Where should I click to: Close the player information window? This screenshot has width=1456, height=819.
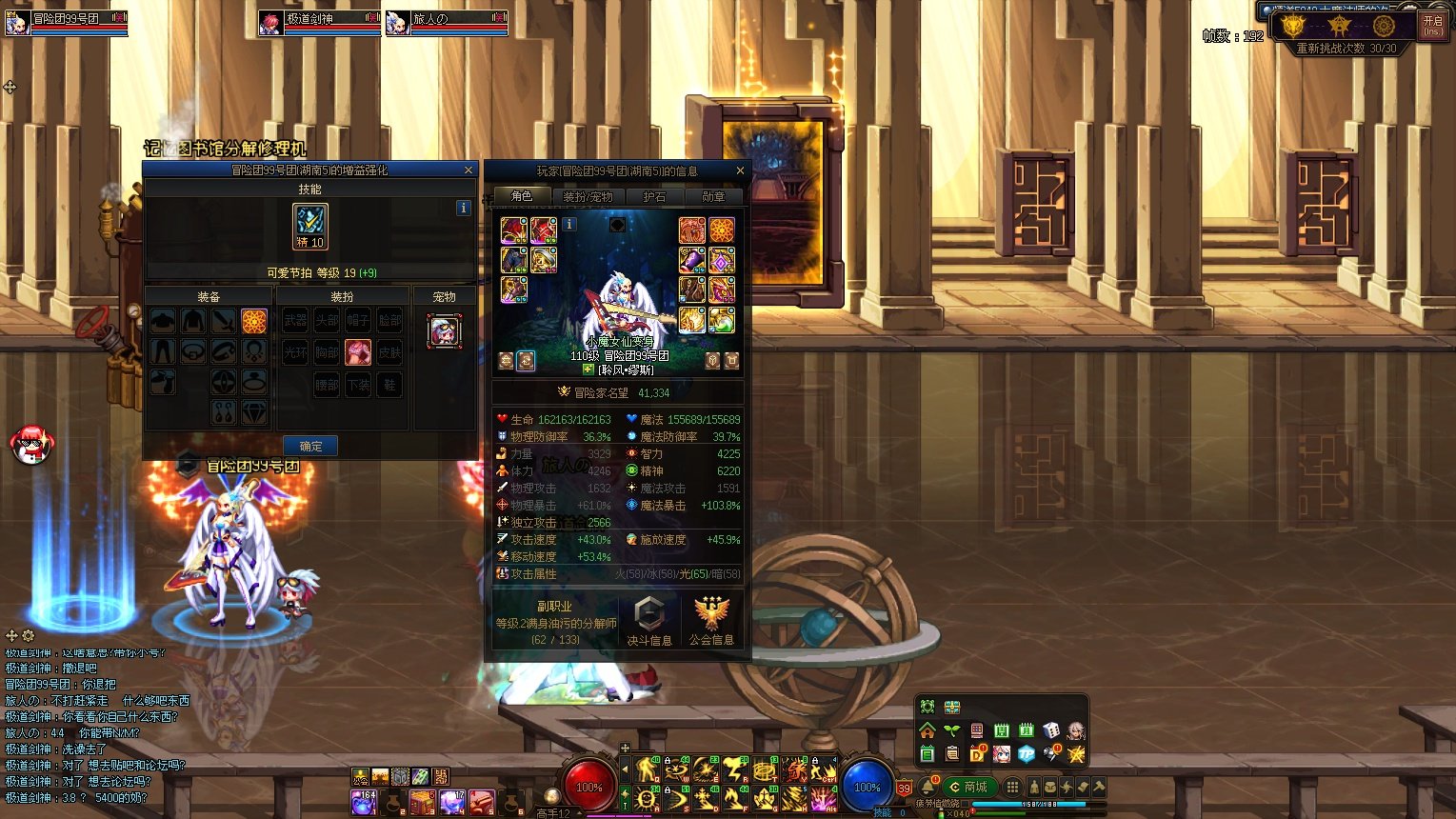[740, 170]
